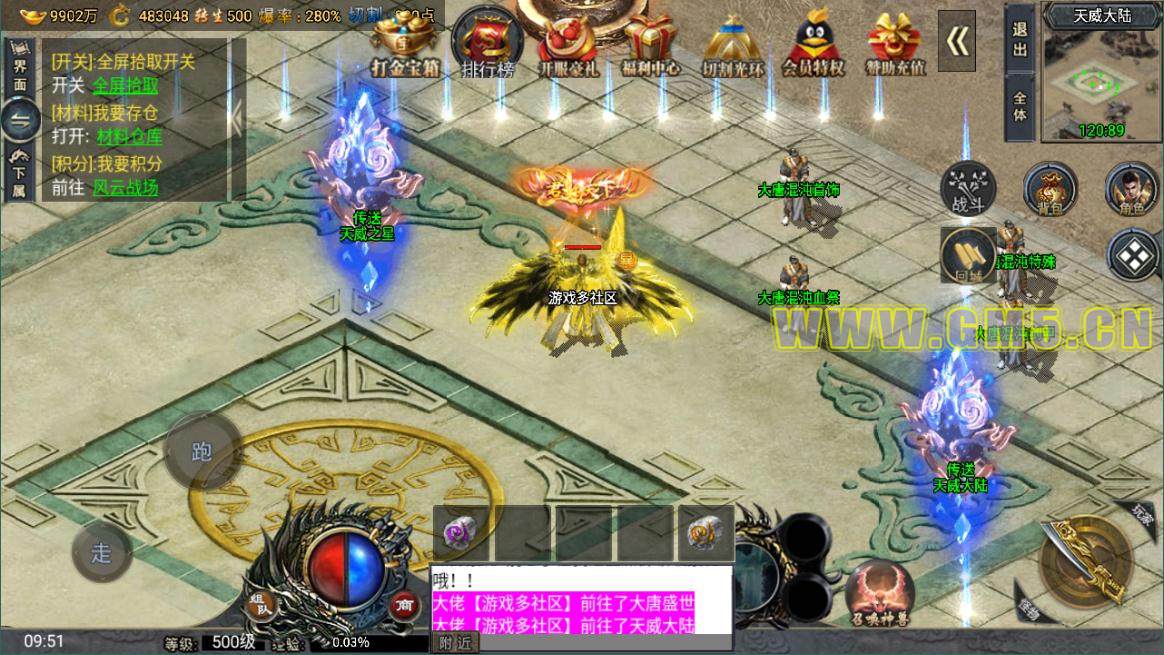Use the 回城 return-to-town scroll
The width and height of the screenshot is (1164, 655).
967,256
